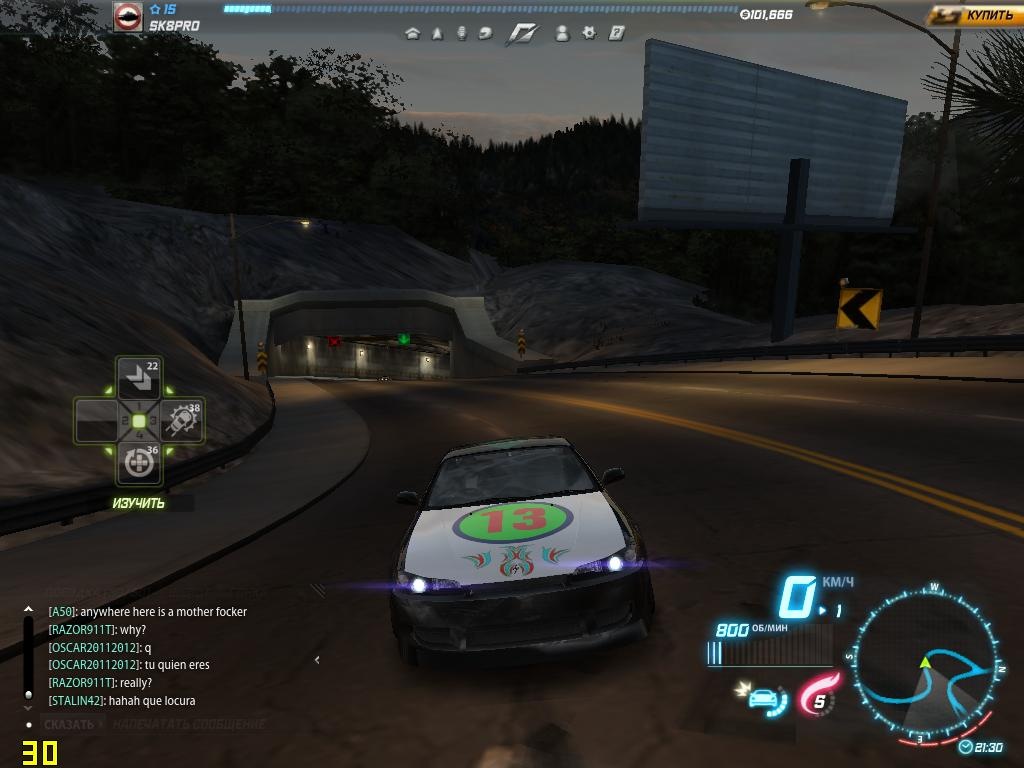Image resolution: width=1024 pixels, height=768 pixels.
Task: Type in the chat message input field
Action: tap(190, 724)
